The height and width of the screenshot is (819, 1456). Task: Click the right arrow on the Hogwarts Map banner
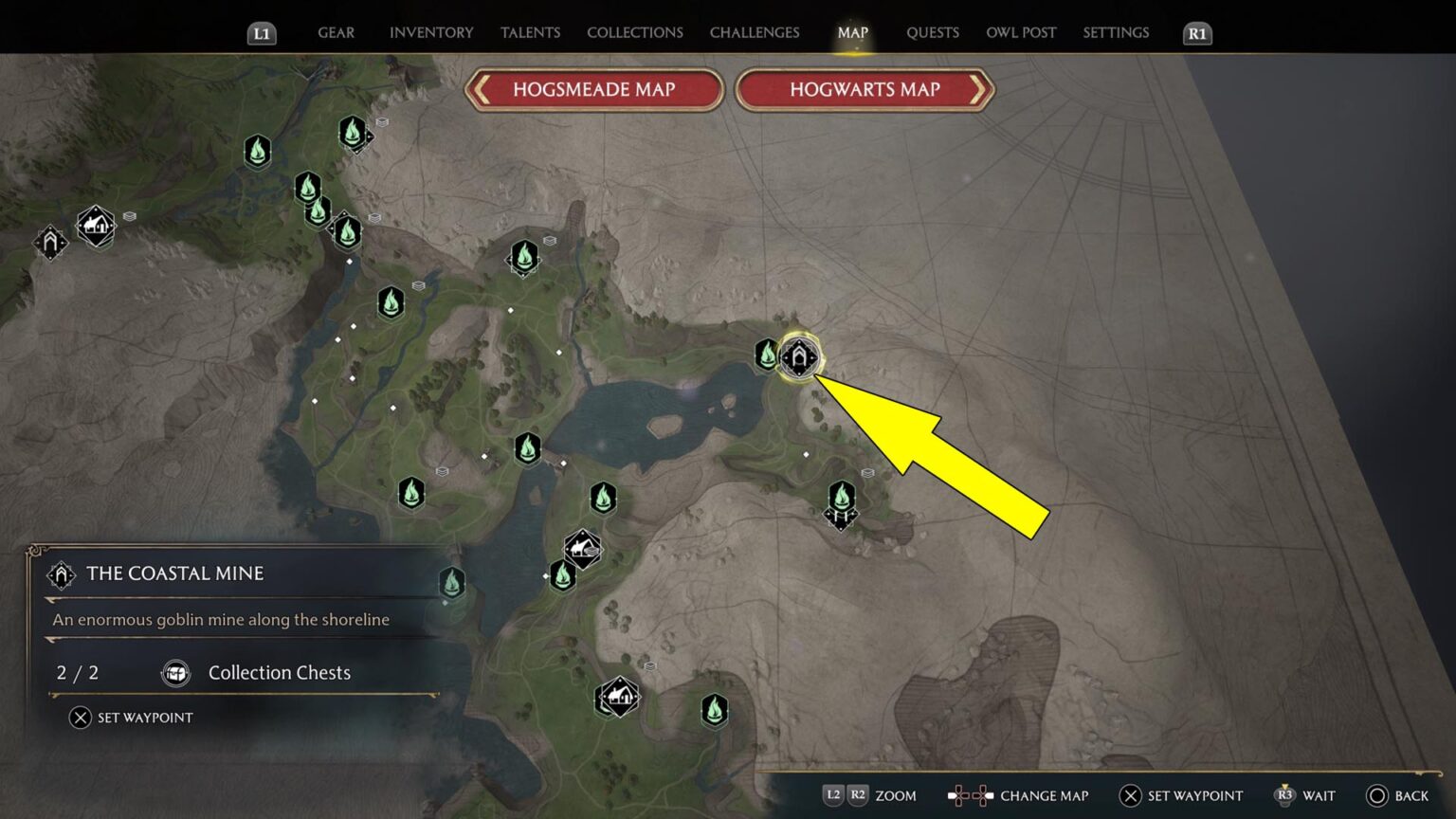pyautogui.click(x=979, y=89)
